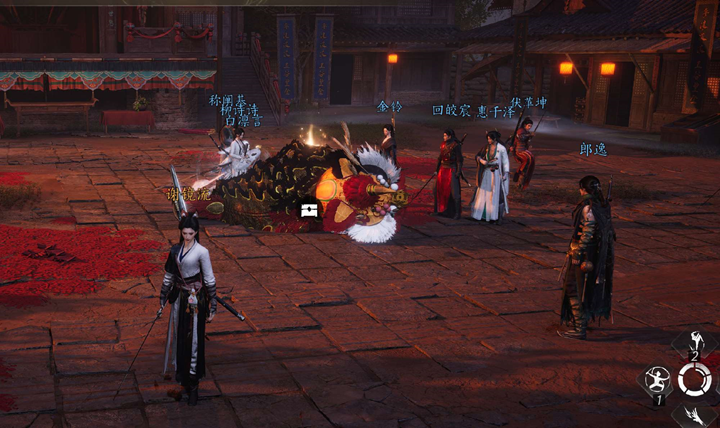Click the white chest marker on the lion
Screen dimensions: 720x428
(x=308, y=210)
